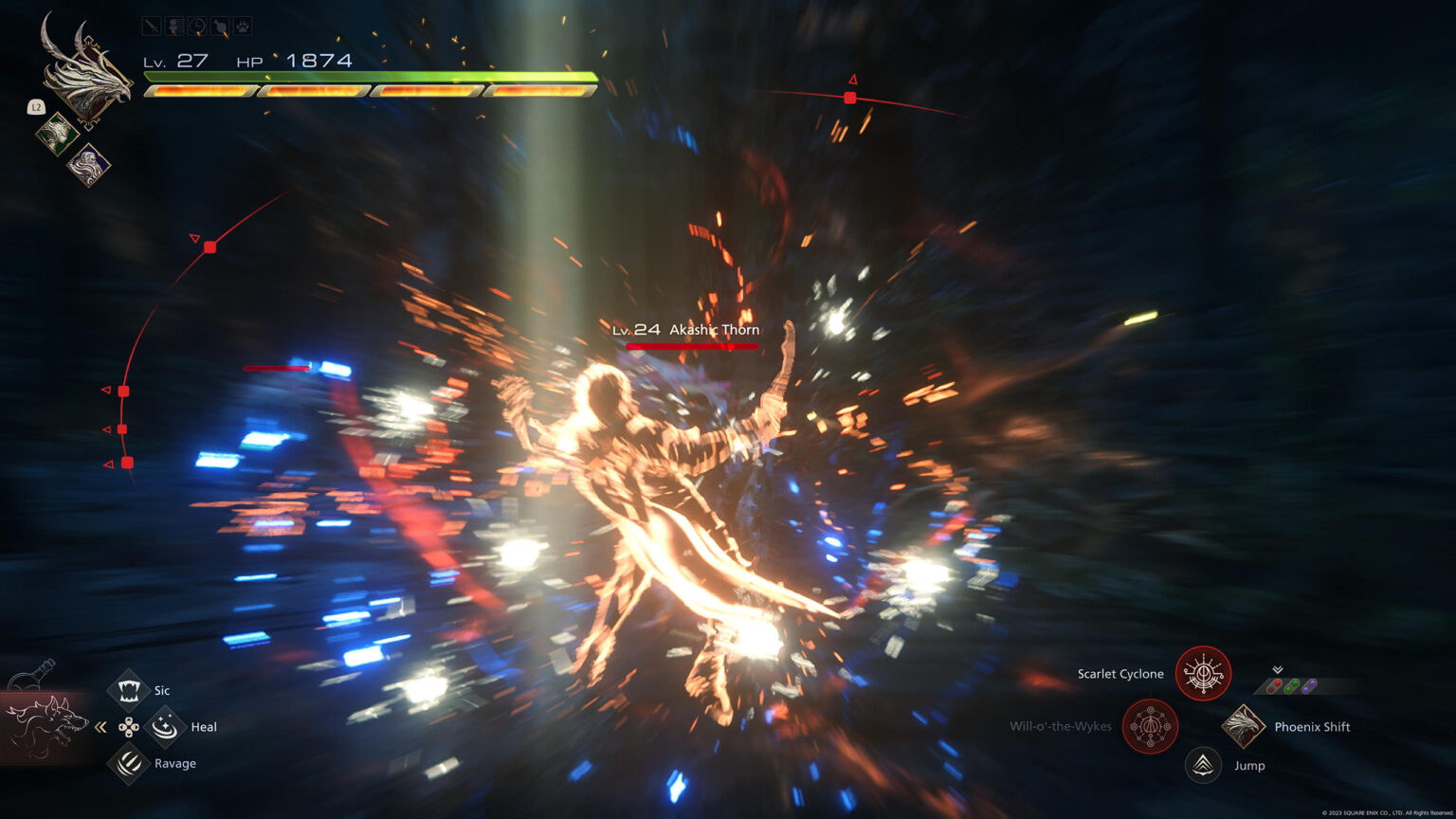Toggle the purple status pip indicator
This screenshot has width=1456, height=819.
(1310, 685)
